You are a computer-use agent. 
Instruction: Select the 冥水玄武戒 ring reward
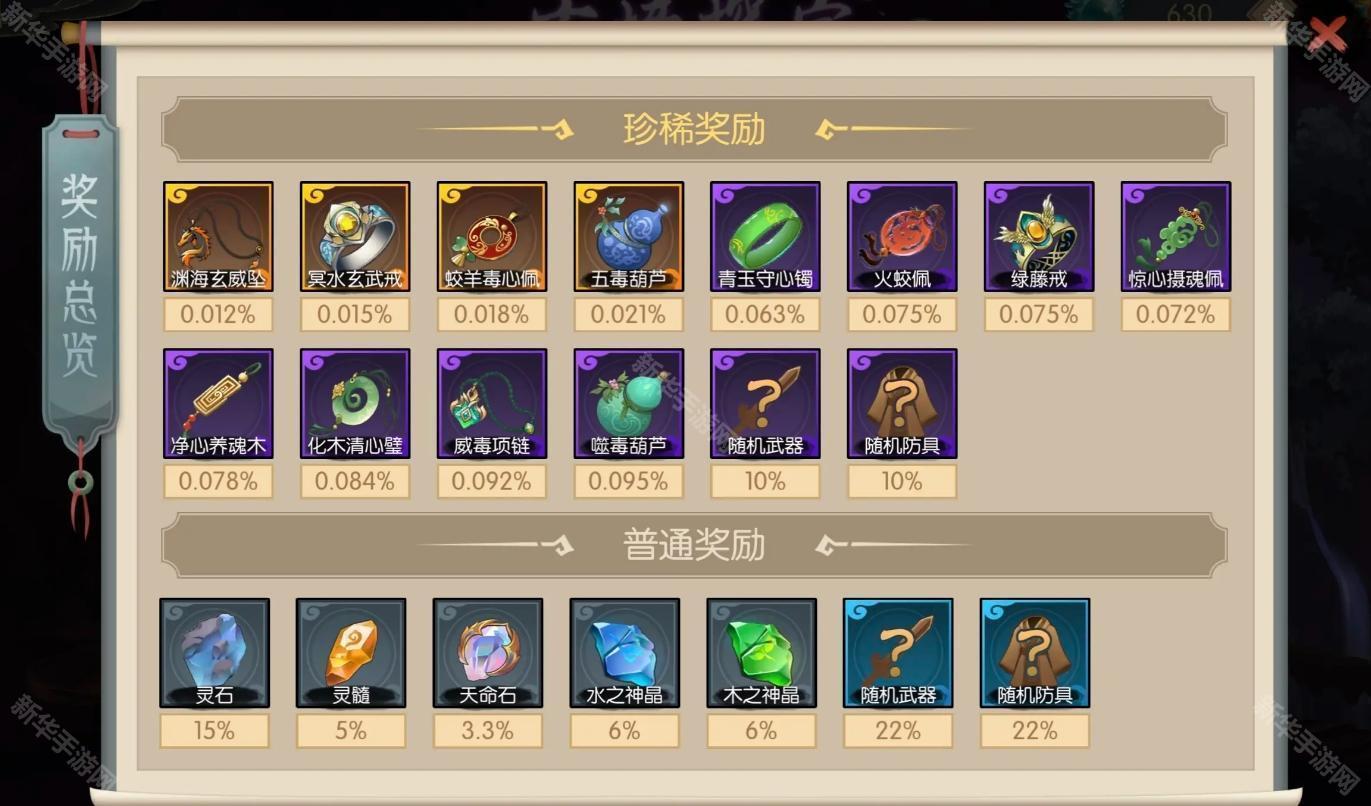(x=355, y=236)
